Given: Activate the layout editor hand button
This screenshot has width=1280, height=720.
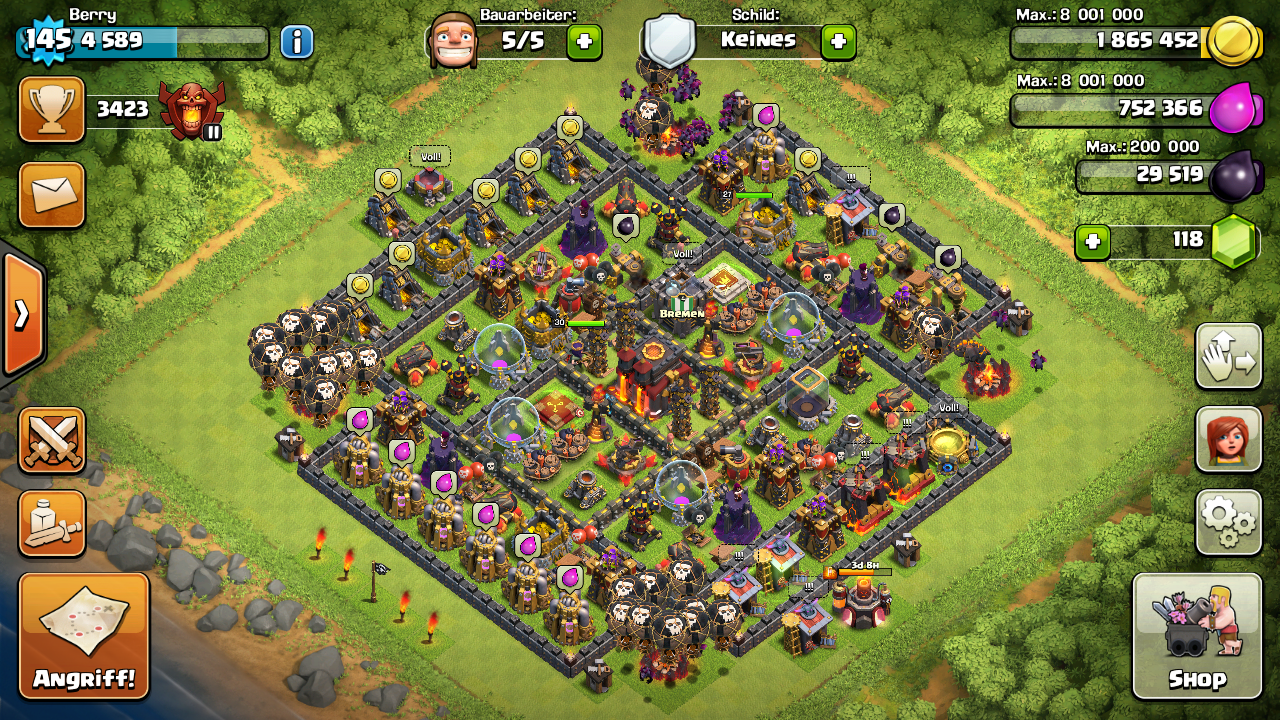Looking at the screenshot, I should click(1228, 356).
